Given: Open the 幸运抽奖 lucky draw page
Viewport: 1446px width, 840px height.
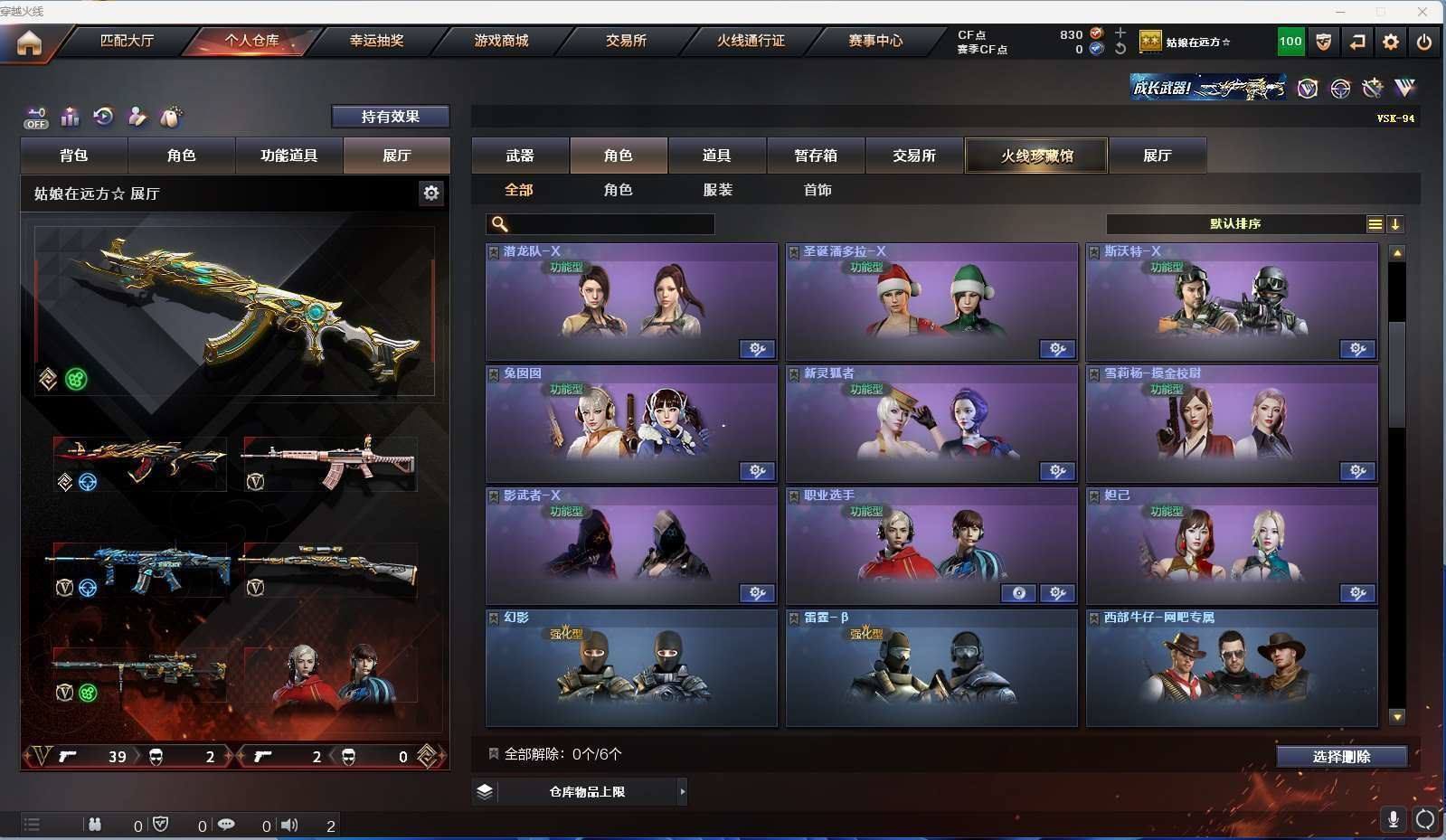Looking at the screenshot, I should [376, 41].
